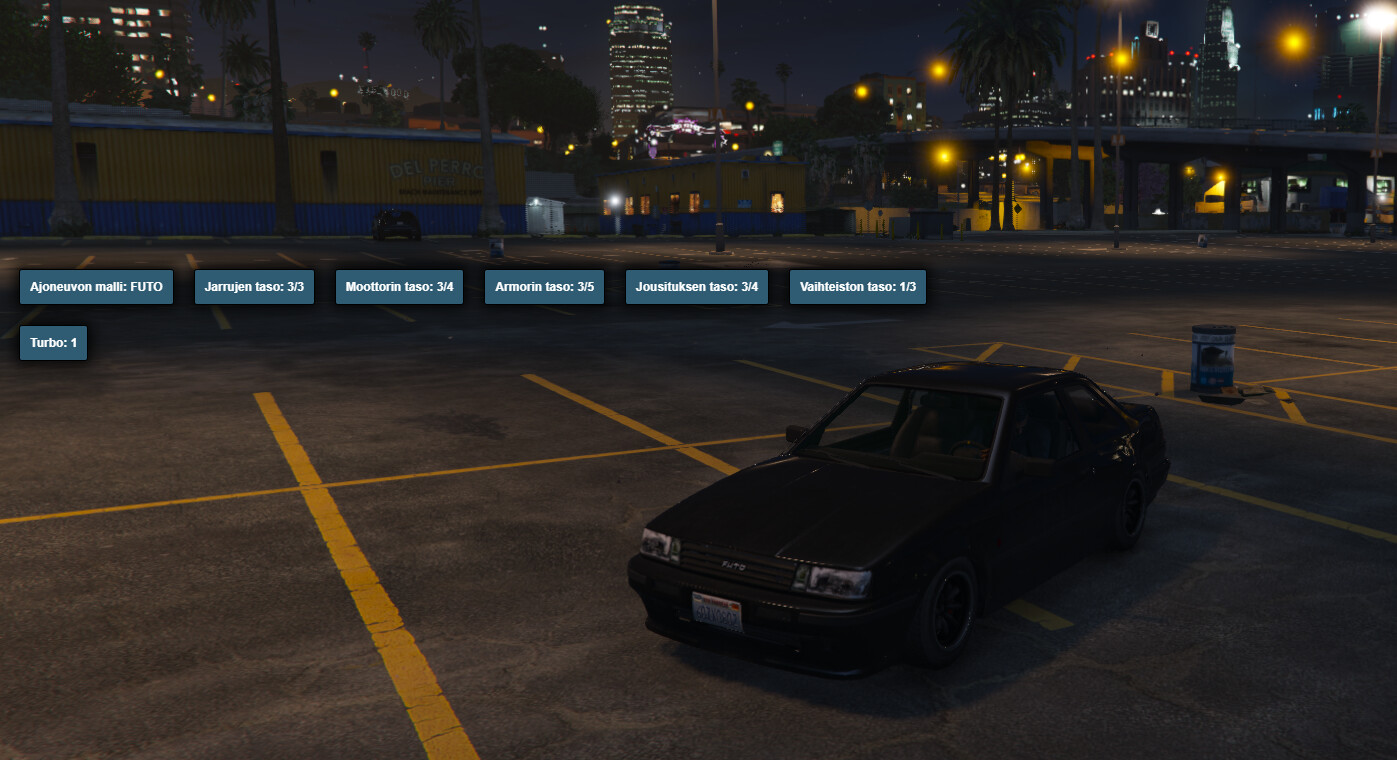The width and height of the screenshot is (1397, 760).
Task: Click the turbo status panel
Action: pos(53,342)
